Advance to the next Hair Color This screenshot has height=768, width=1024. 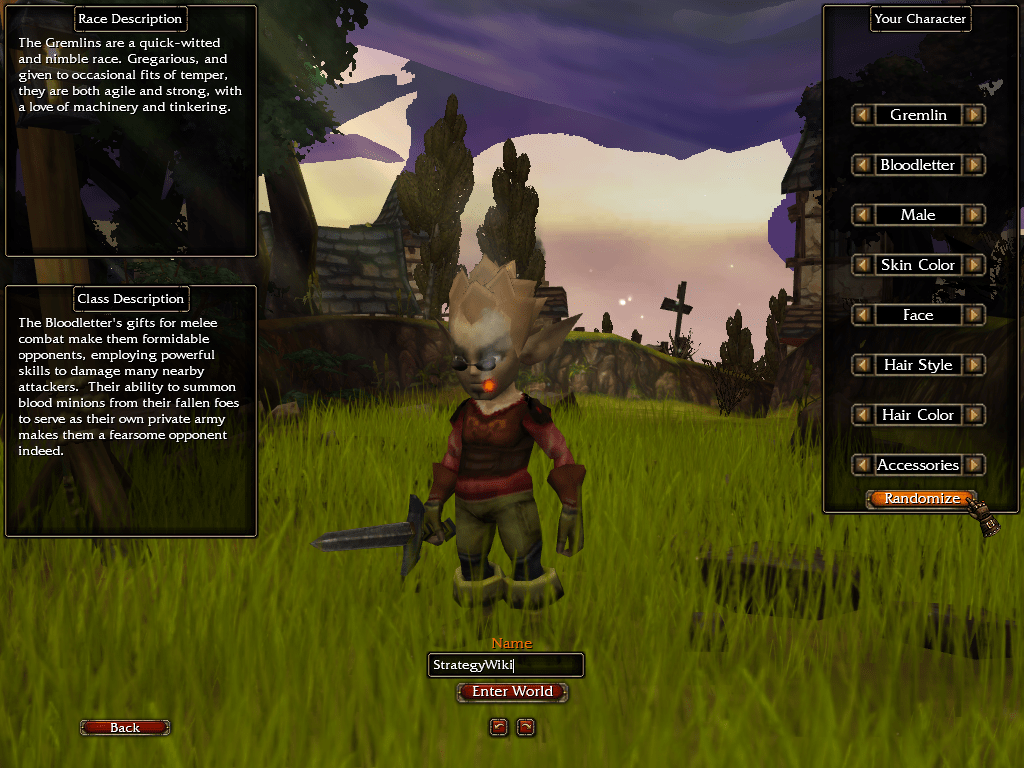[975, 415]
